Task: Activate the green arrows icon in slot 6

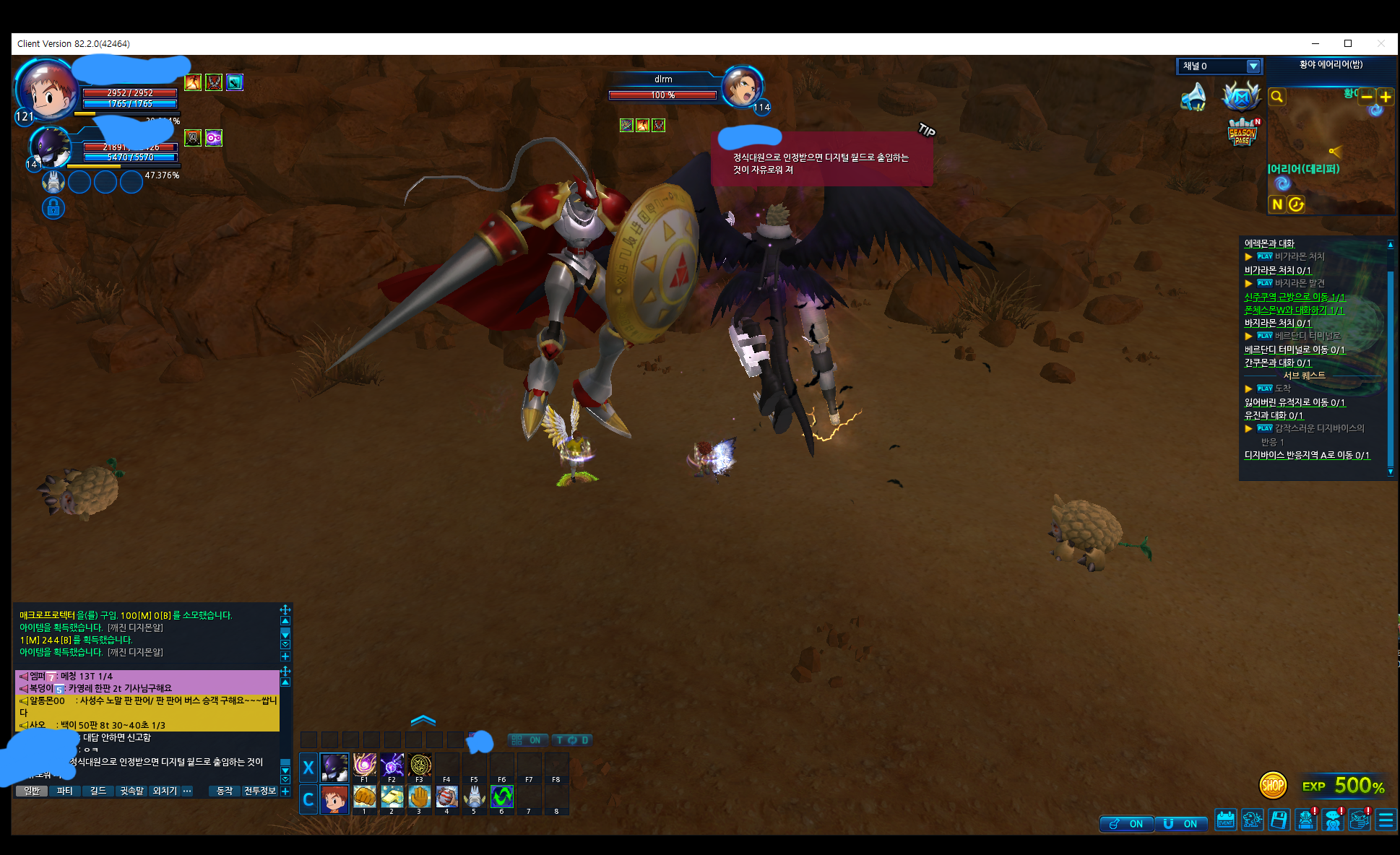Action: (501, 797)
